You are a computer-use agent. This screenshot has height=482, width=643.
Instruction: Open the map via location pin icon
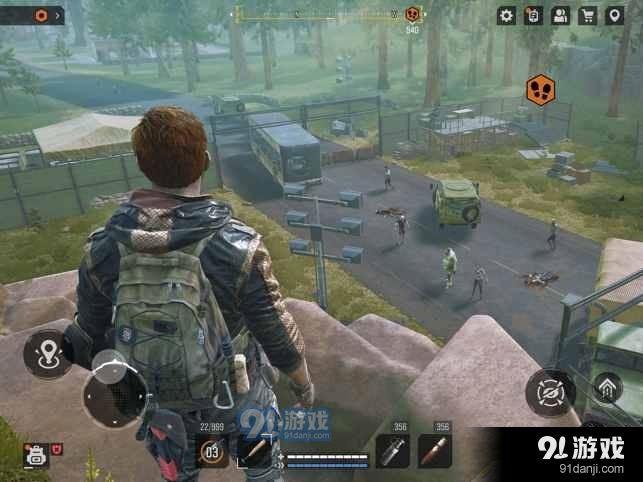click(615, 15)
